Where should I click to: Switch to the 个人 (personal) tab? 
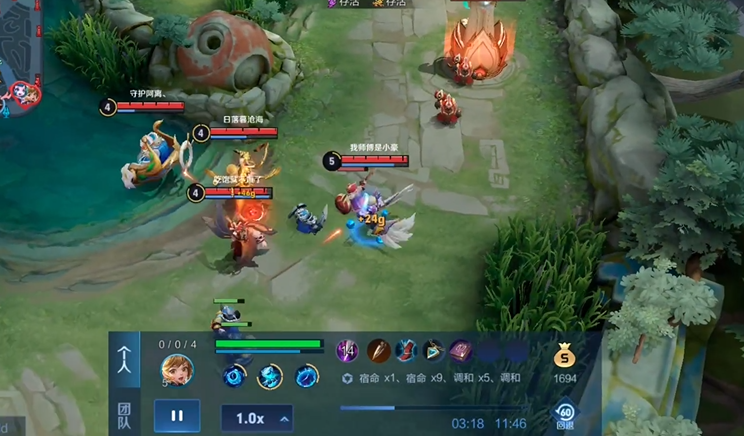(124, 357)
